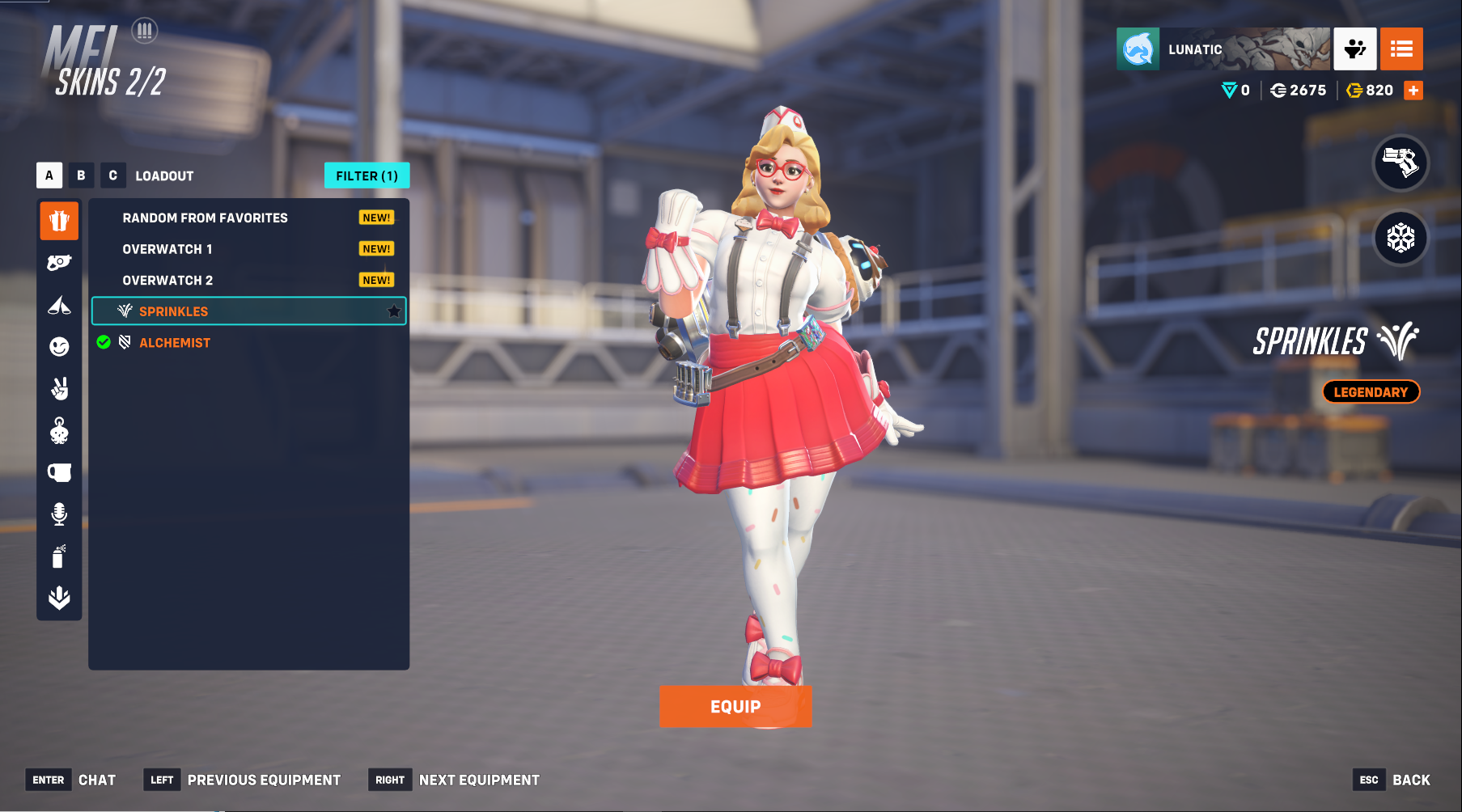Image resolution: width=1462 pixels, height=812 pixels.
Task: Open the Skins category icon
Action: pyautogui.click(x=59, y=221)
